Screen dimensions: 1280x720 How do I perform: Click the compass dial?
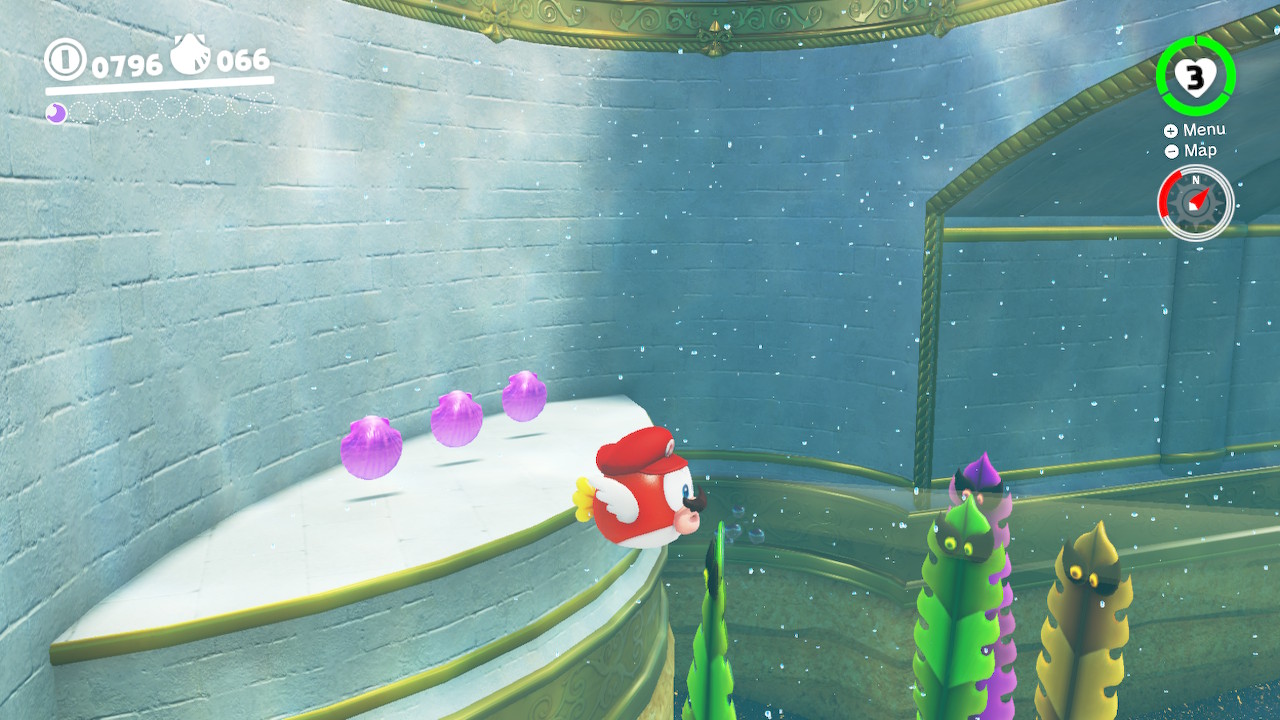(1196, 202)
